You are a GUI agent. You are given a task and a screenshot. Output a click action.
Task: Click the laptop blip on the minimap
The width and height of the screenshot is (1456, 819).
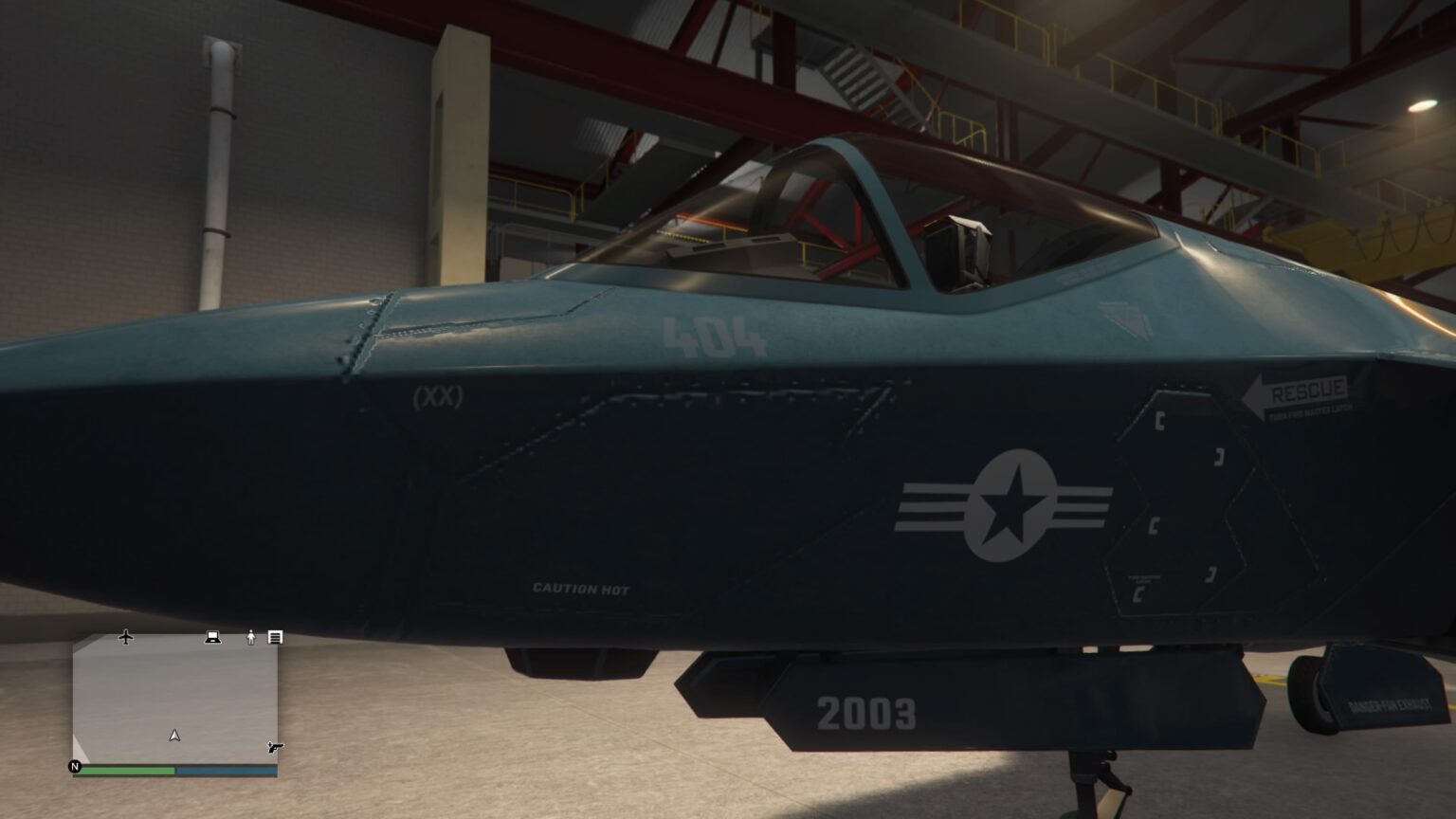[x=211, y=637]
